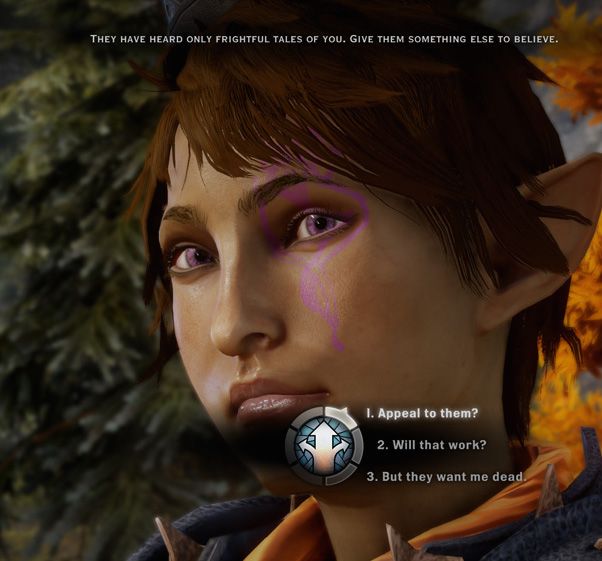602x561 pixels.
Task: Choose the "Appeal to them?" reply
Action: (421, 413)
